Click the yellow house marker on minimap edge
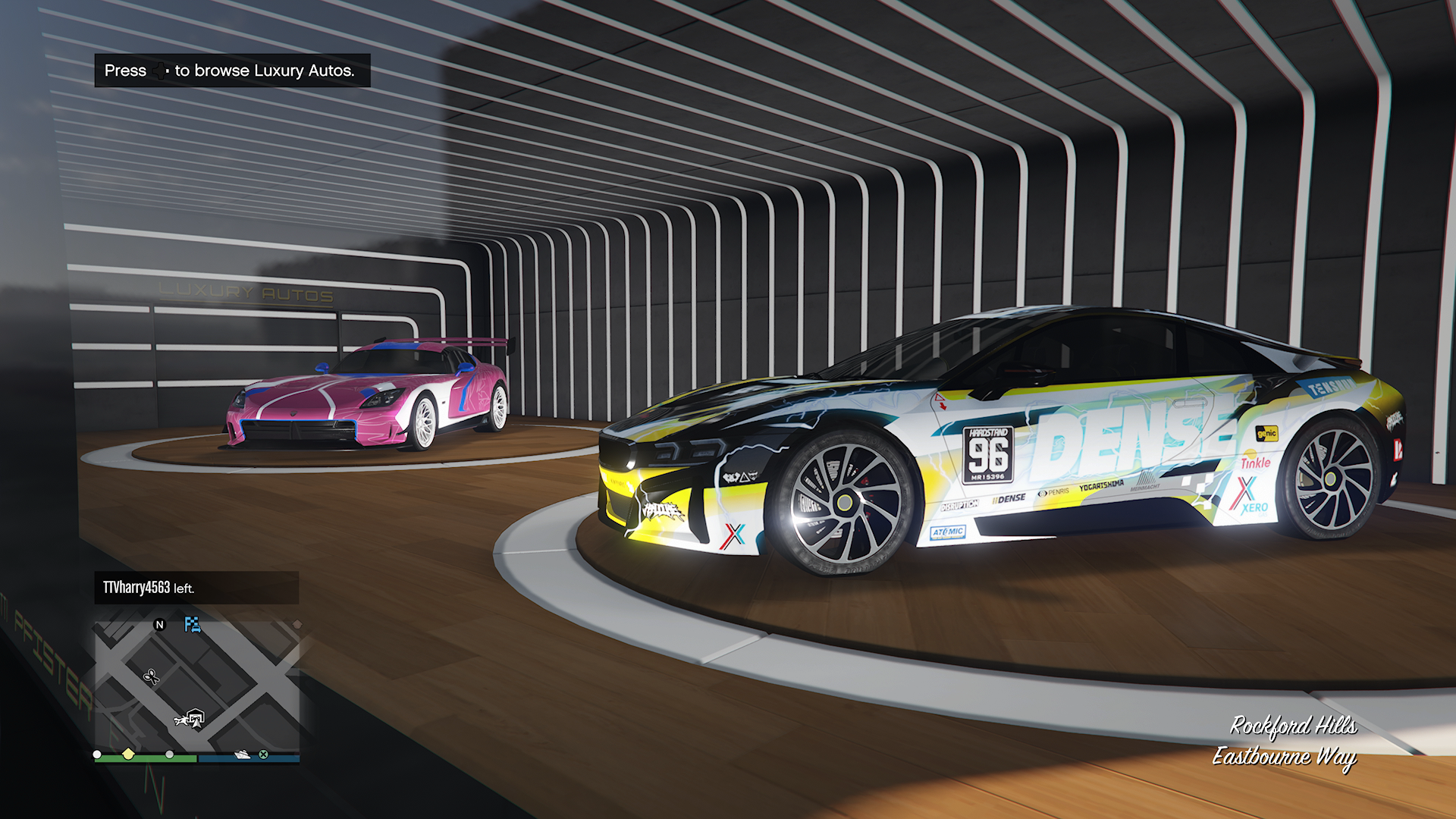This screenshot has height=819, width=1456. (x=128, y=754)
